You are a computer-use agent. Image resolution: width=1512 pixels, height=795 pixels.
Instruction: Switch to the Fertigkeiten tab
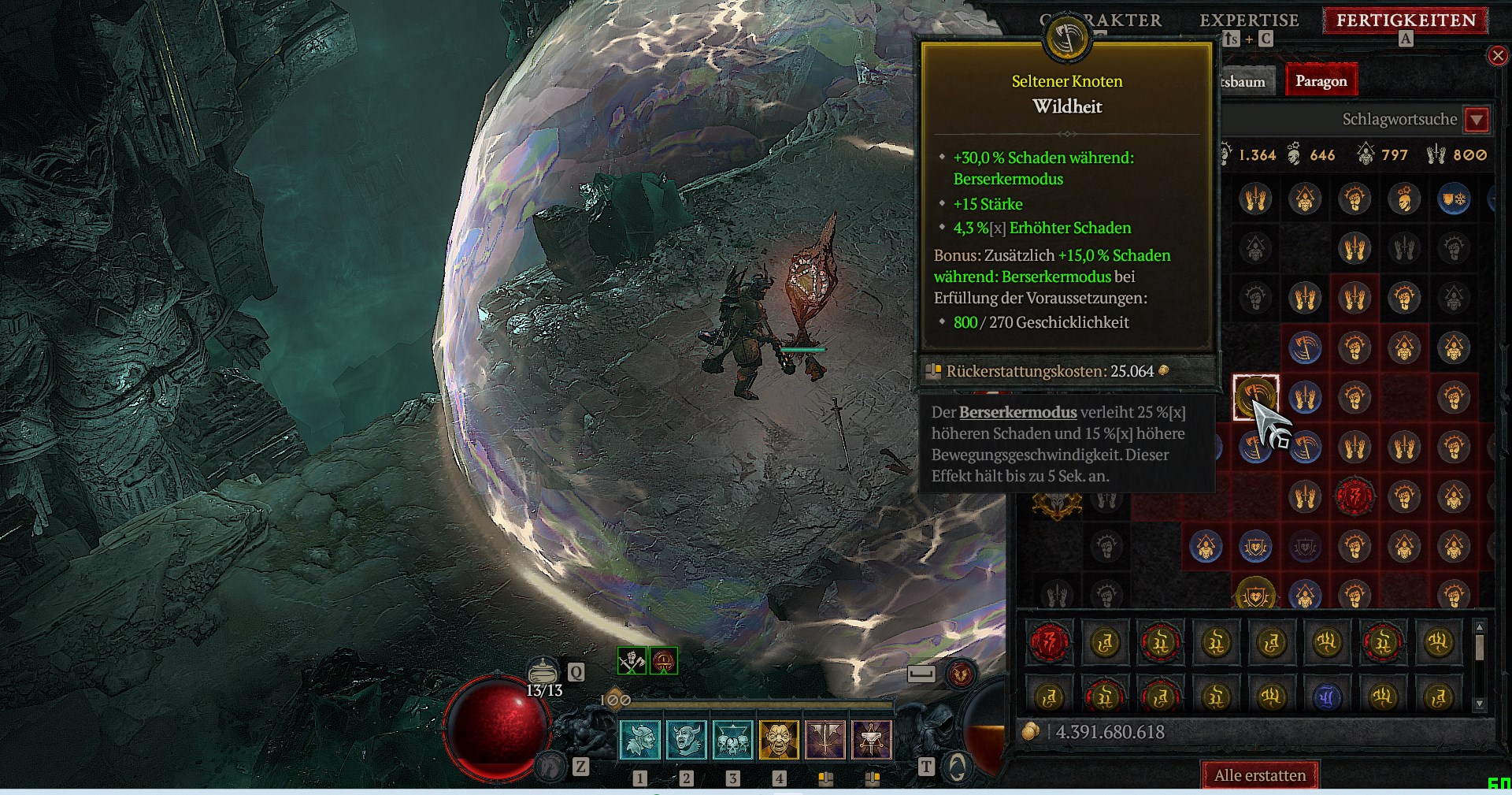click(x=1406, y=20)
